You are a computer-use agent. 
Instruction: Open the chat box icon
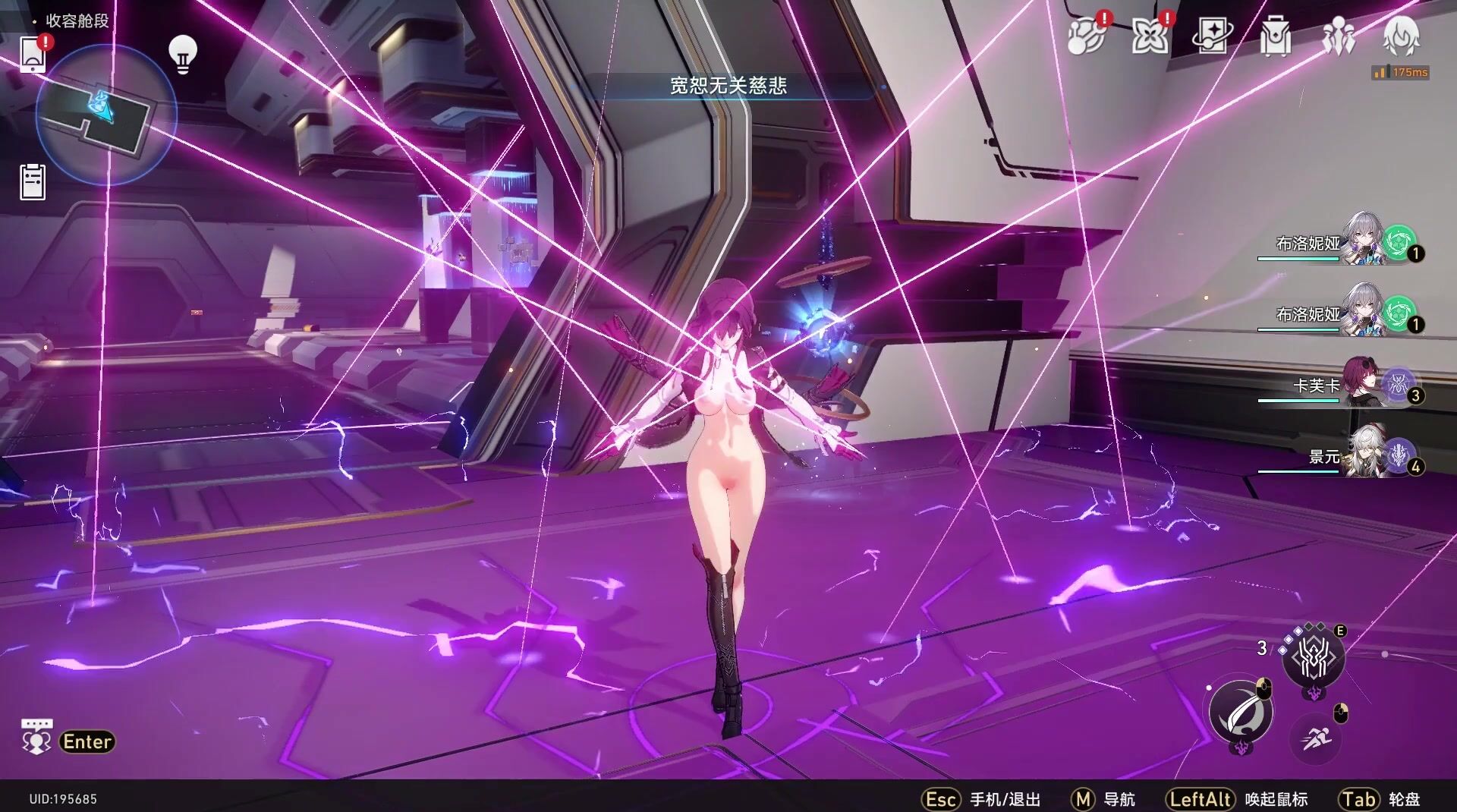pyautogui.click(x=36, y=738)
